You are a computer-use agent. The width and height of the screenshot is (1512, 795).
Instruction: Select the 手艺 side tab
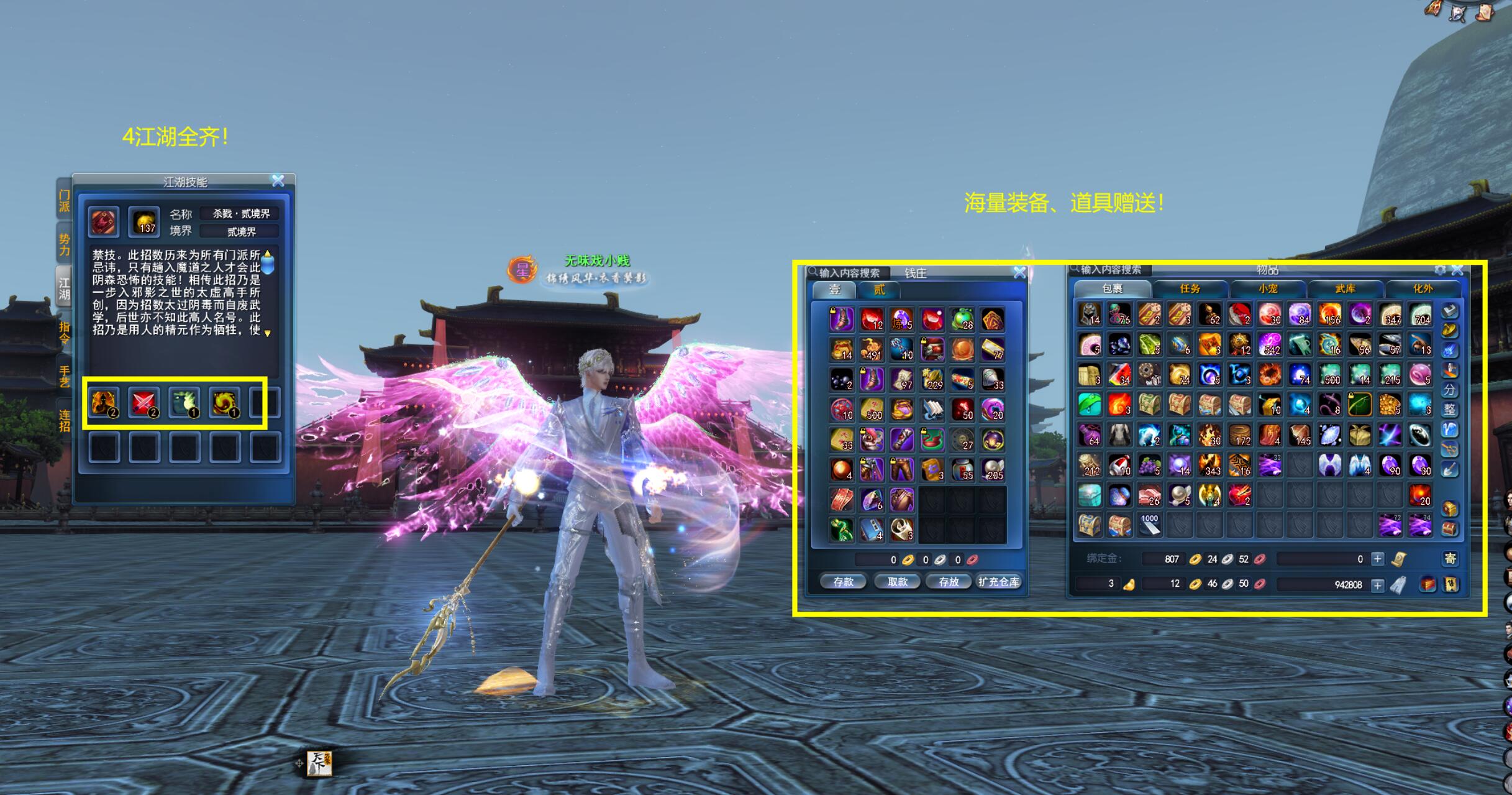pos(64,377)
